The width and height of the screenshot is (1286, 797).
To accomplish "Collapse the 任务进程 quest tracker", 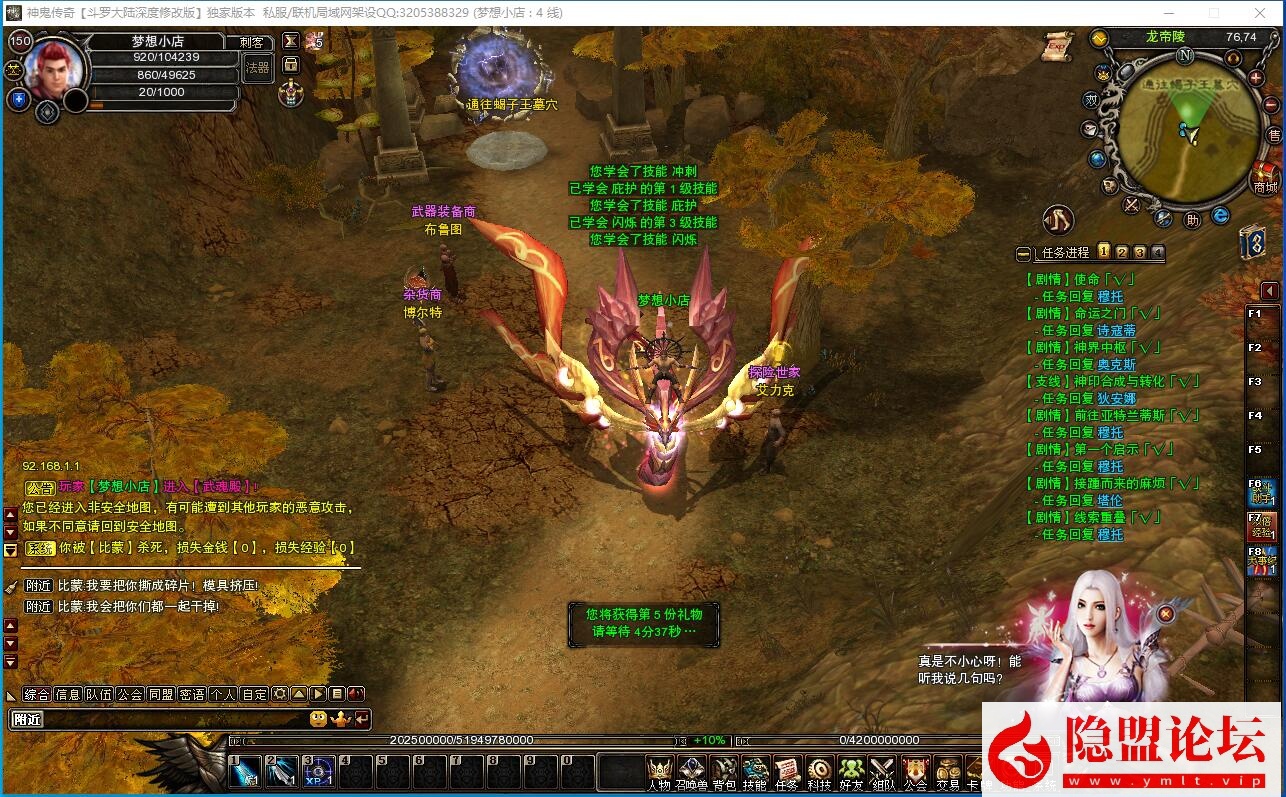I will (1023, 254).
